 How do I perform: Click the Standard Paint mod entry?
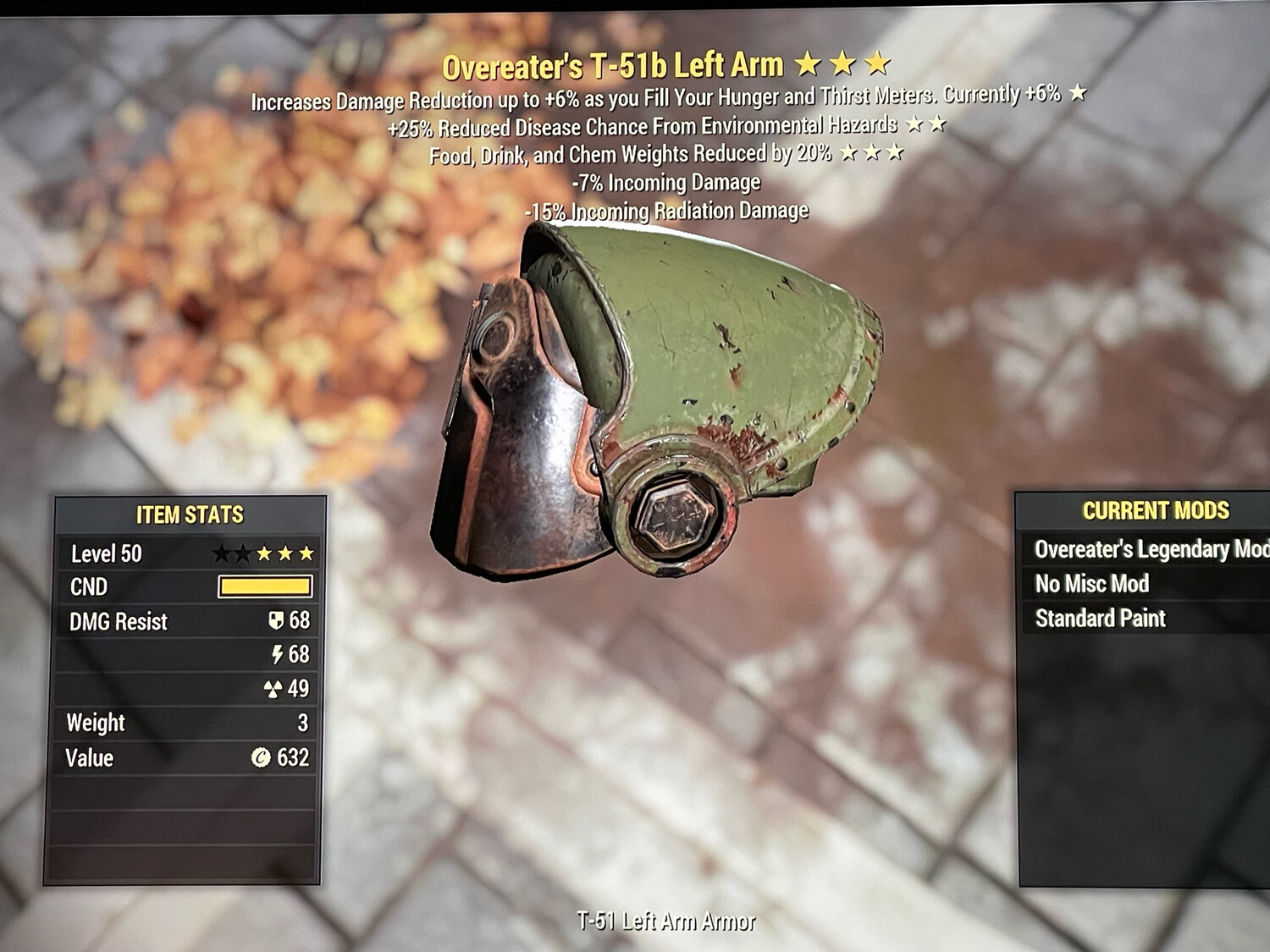point(1101,619)
